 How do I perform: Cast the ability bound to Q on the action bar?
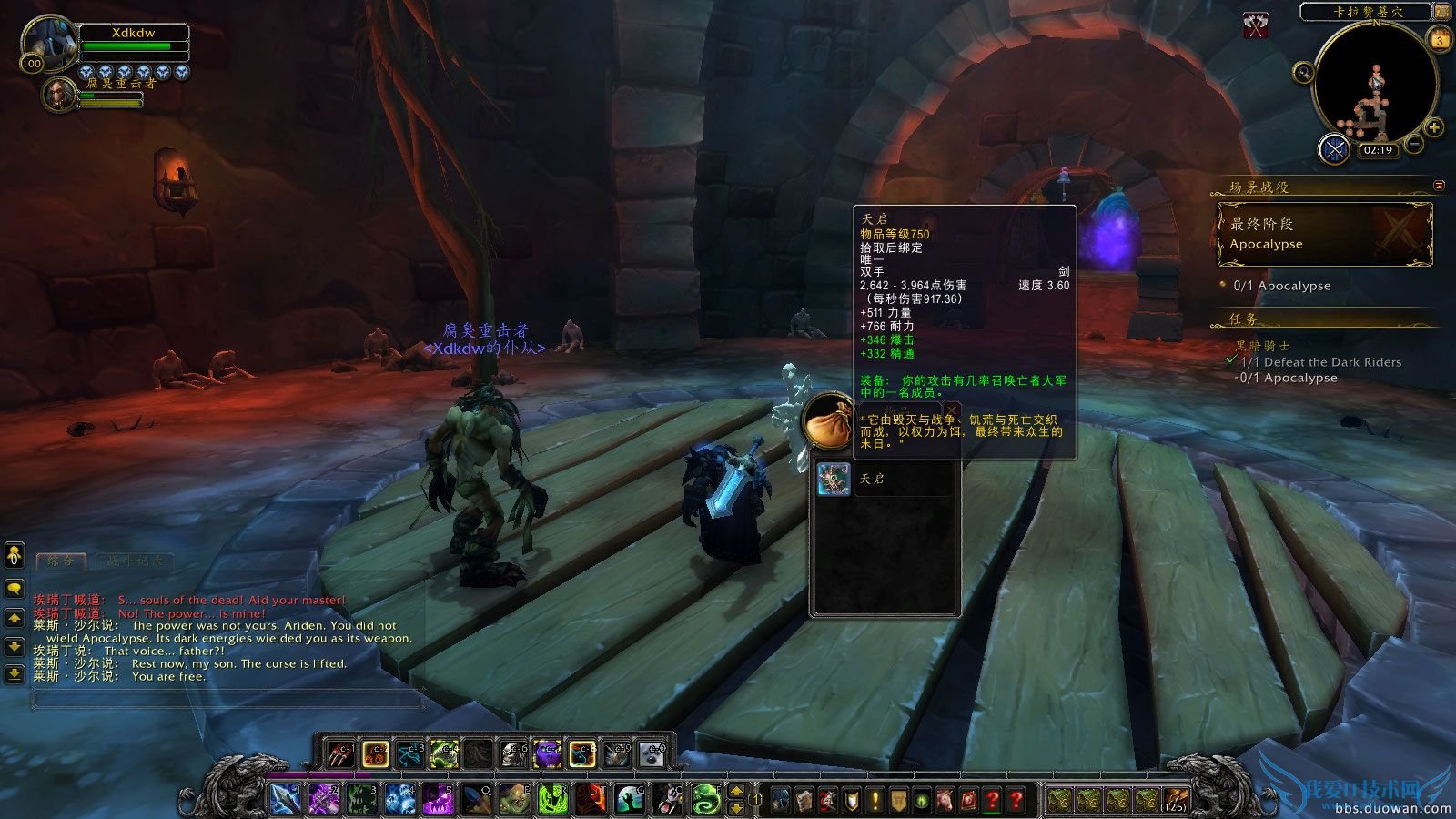tap(477, 798)
